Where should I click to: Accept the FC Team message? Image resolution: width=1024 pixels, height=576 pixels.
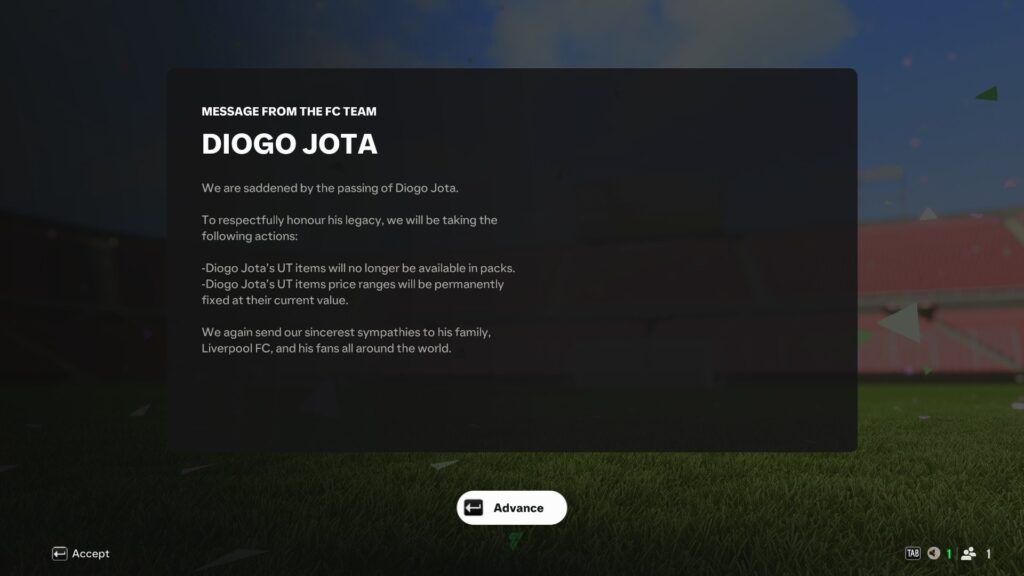click(x=81, y=554)
